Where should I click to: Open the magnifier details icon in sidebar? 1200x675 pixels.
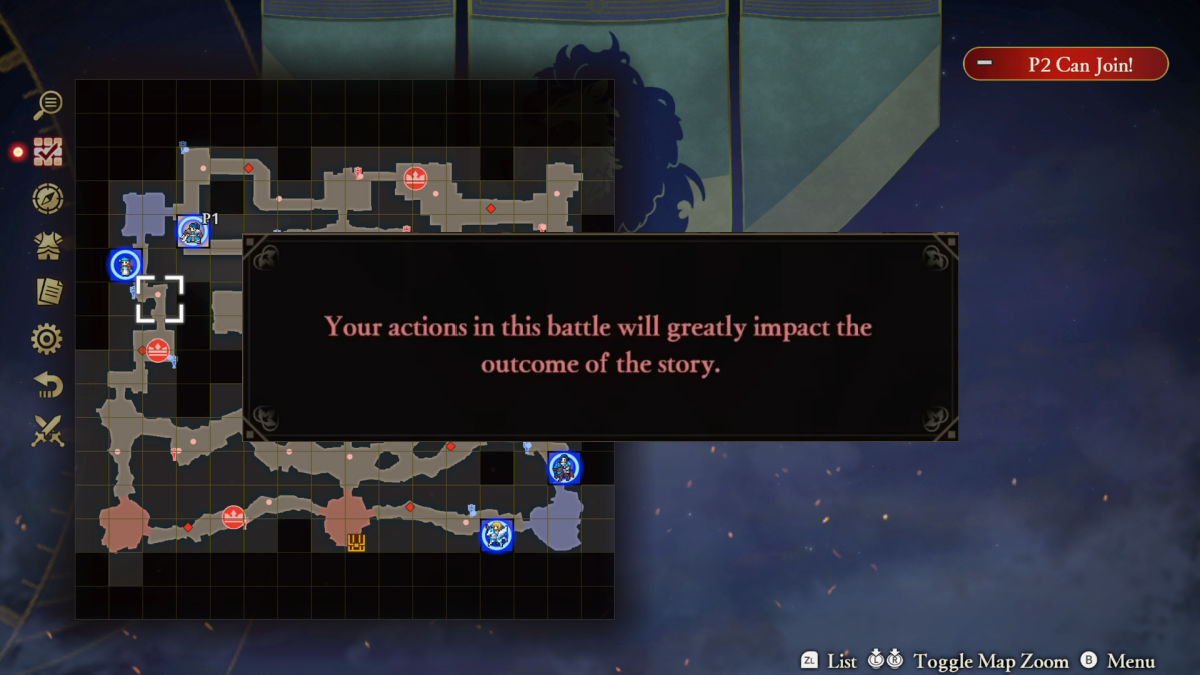point(47,103)
